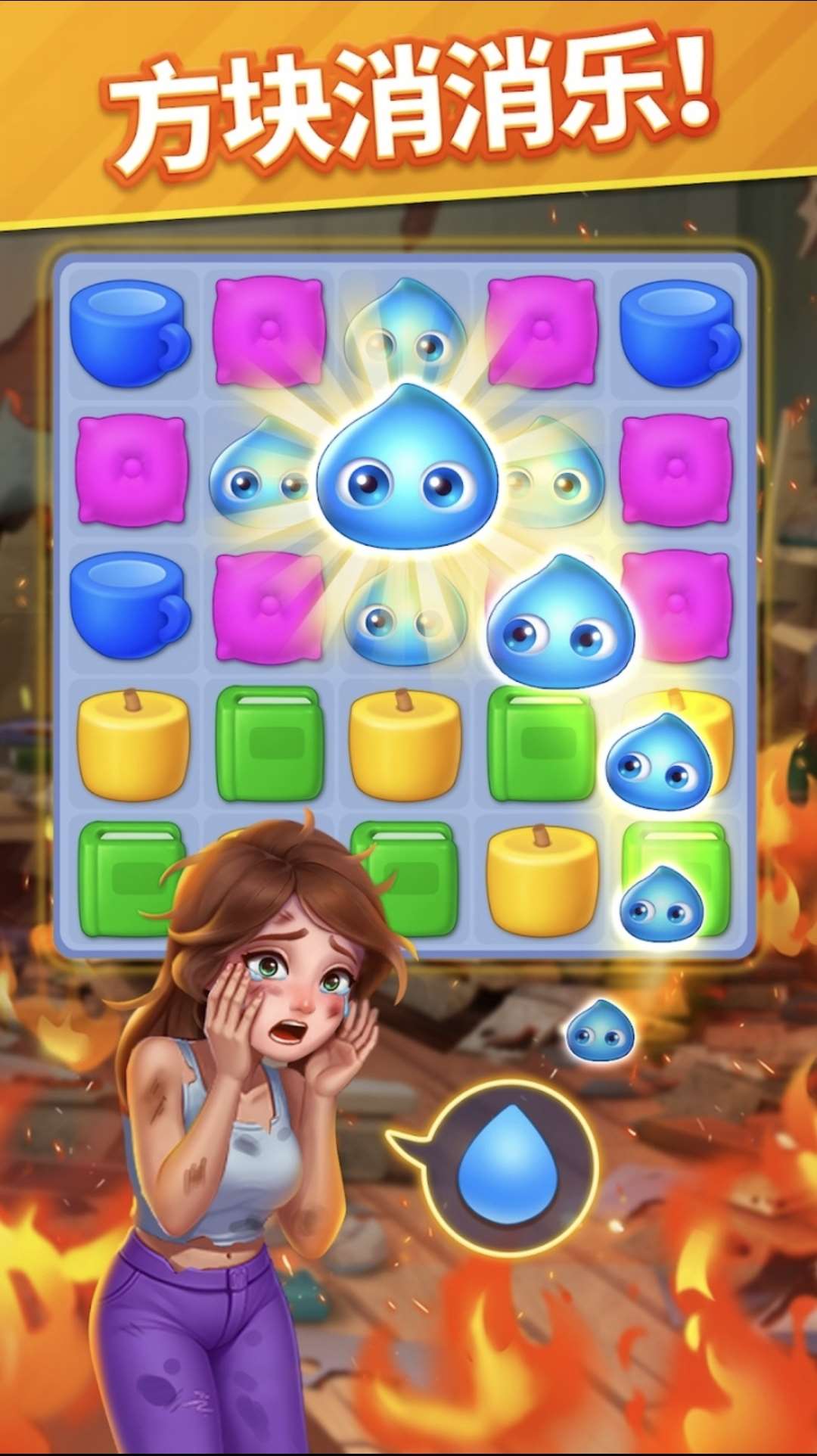
Task: Tap the large glowing water droplet tile
Action: pyautogui.click(x=407, y=468)
